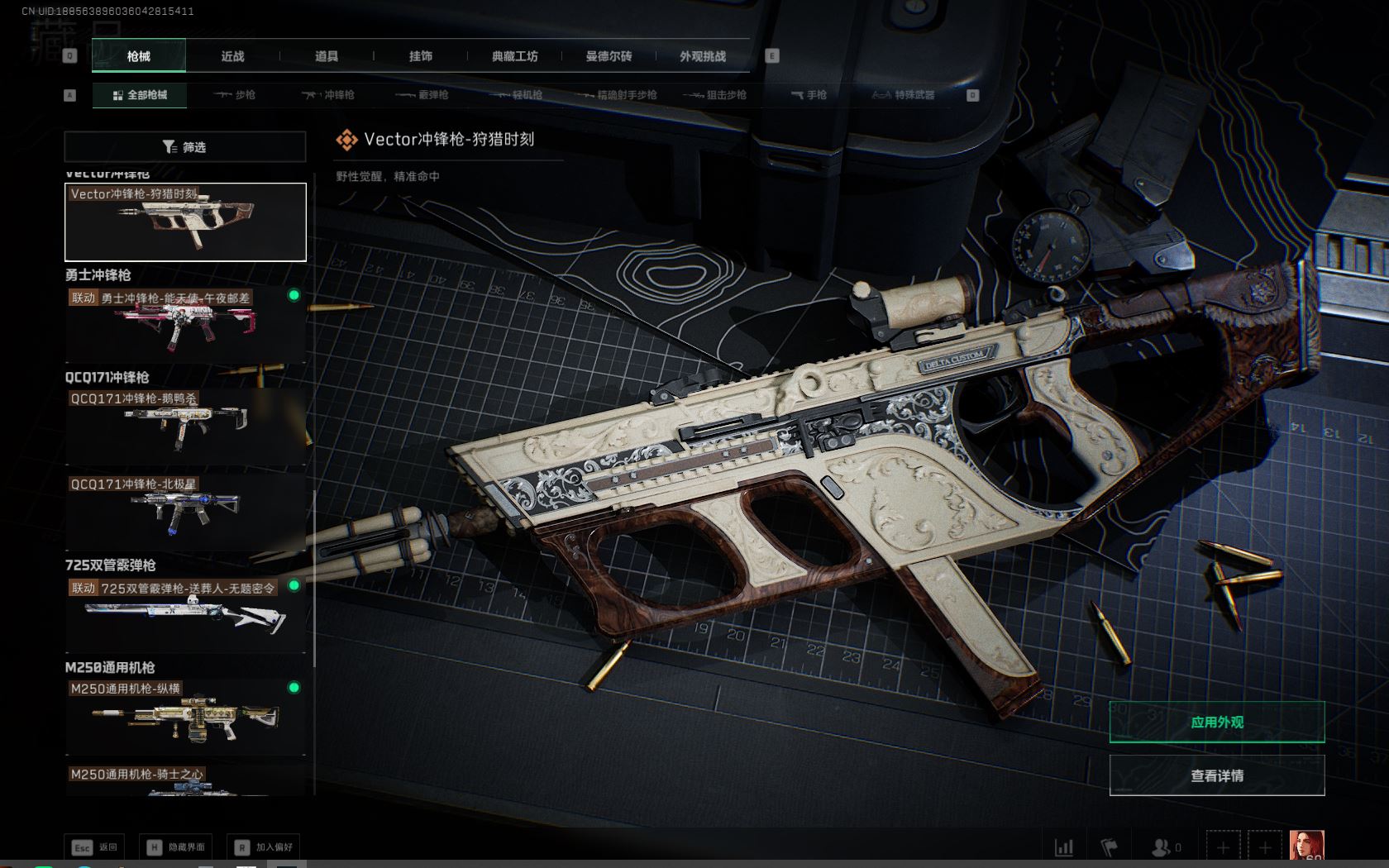Open 查看详情 to view skin details

point(1216,775)
